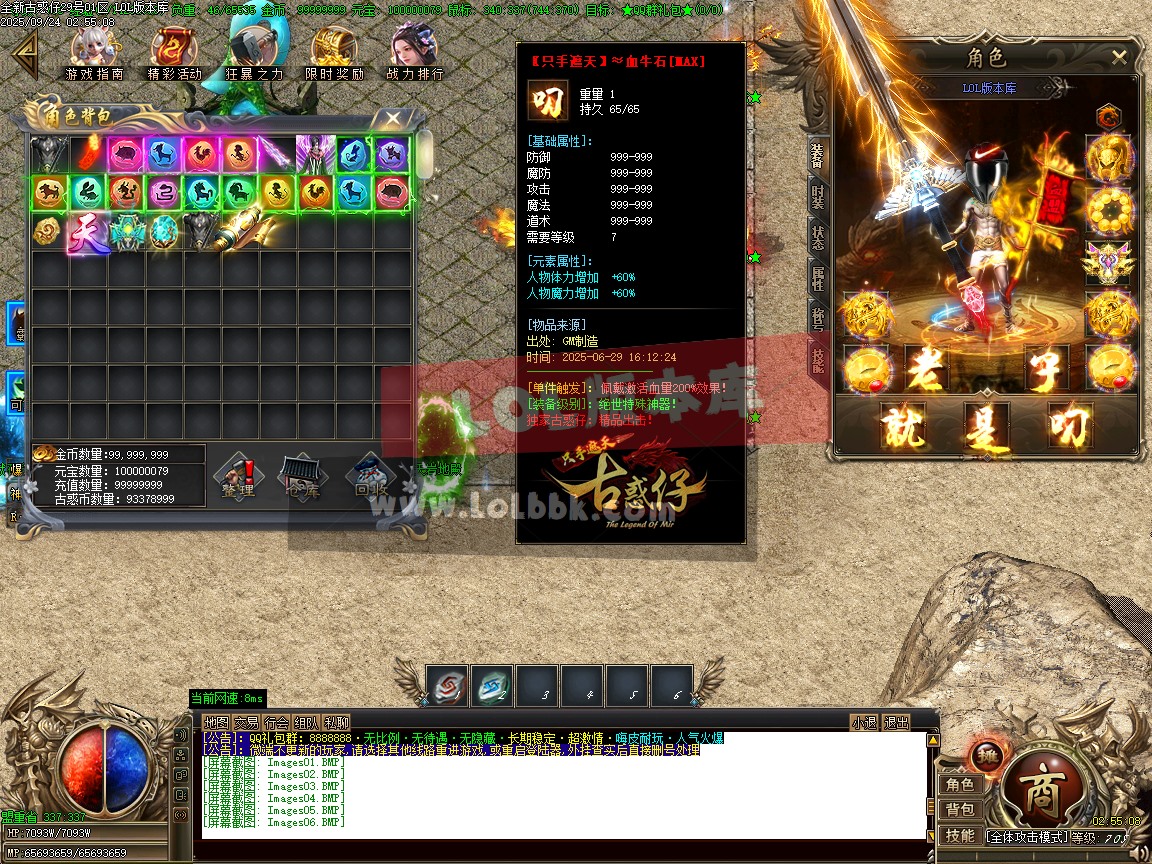Select the glowing 天 character item

87,232
